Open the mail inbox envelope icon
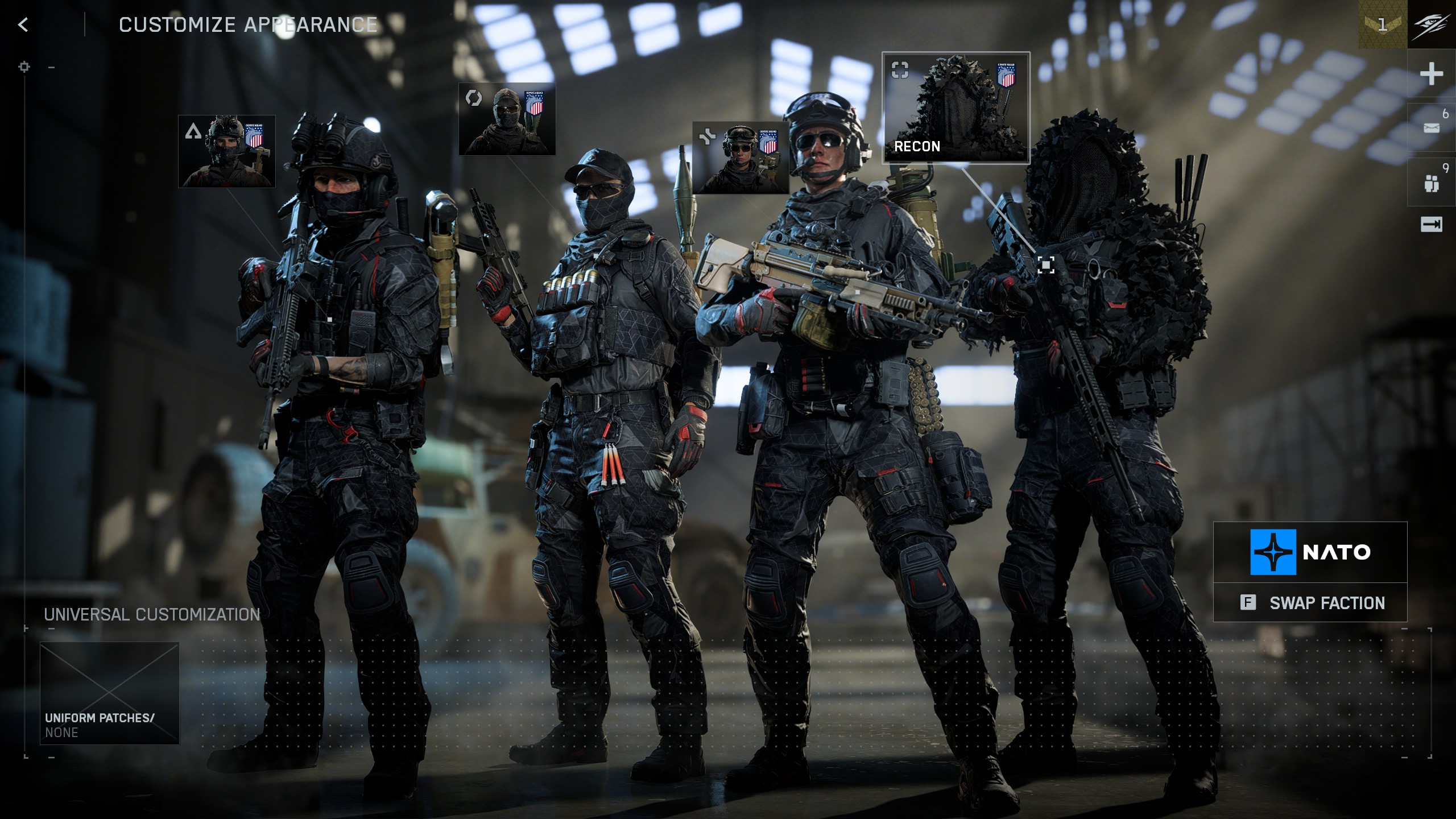Viewport: 1456px width, 819px height. pyautogui.click(x=1431, y=128)
